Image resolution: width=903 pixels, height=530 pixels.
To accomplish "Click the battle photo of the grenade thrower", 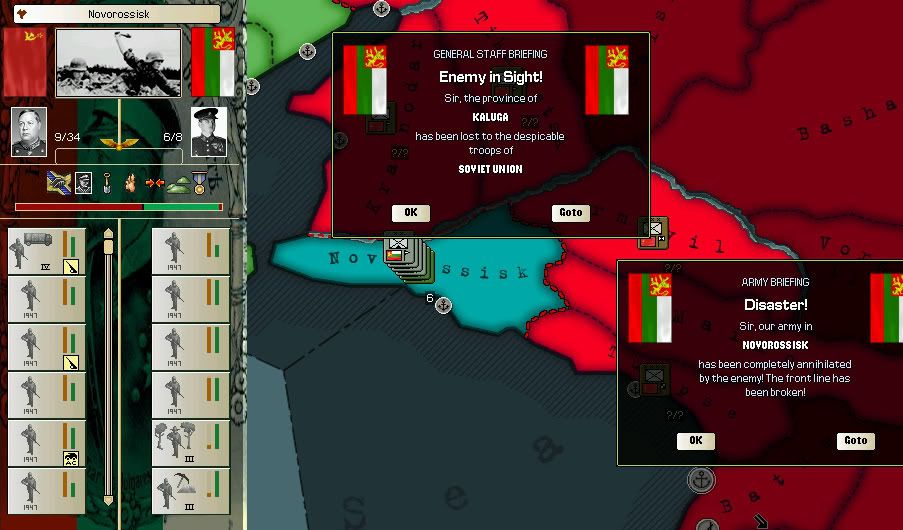I will pos(118,63).
